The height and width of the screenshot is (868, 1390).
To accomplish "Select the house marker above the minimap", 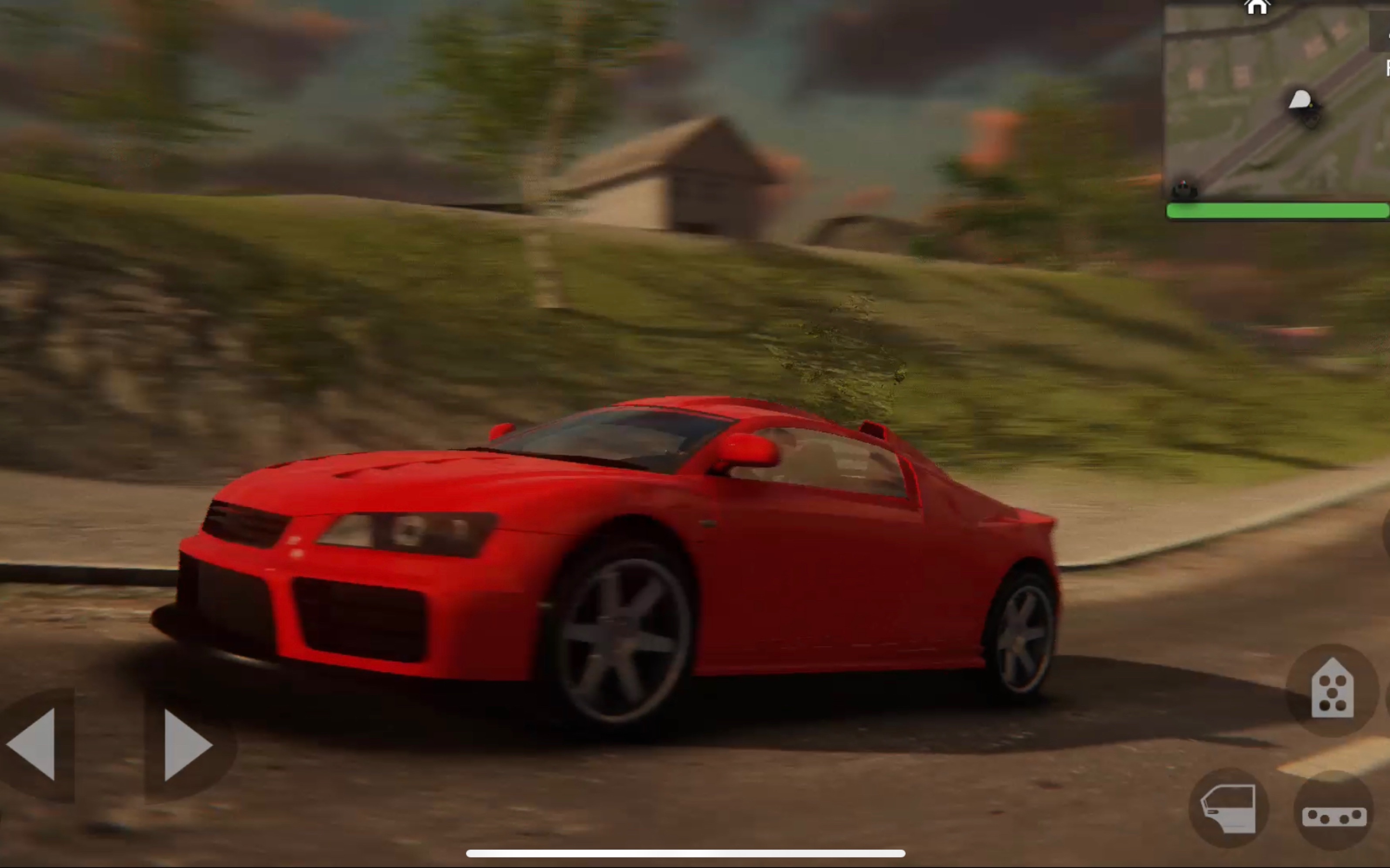I will click(x=1256, y=7).
